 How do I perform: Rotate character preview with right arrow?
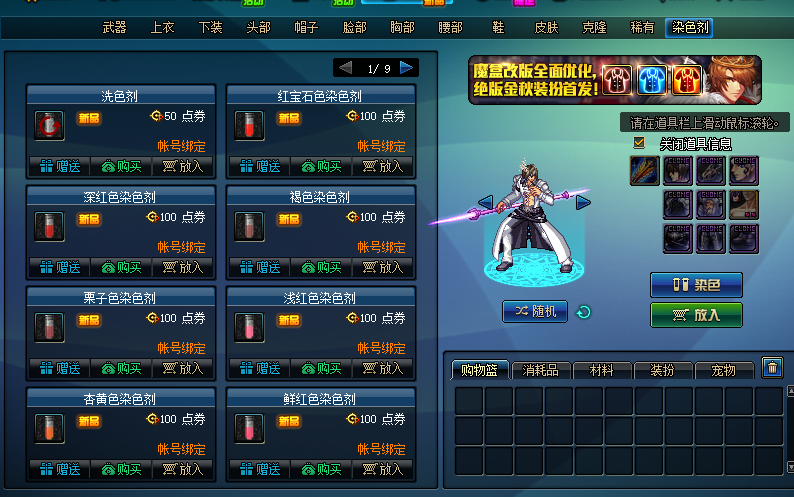(x=583, y=203)
